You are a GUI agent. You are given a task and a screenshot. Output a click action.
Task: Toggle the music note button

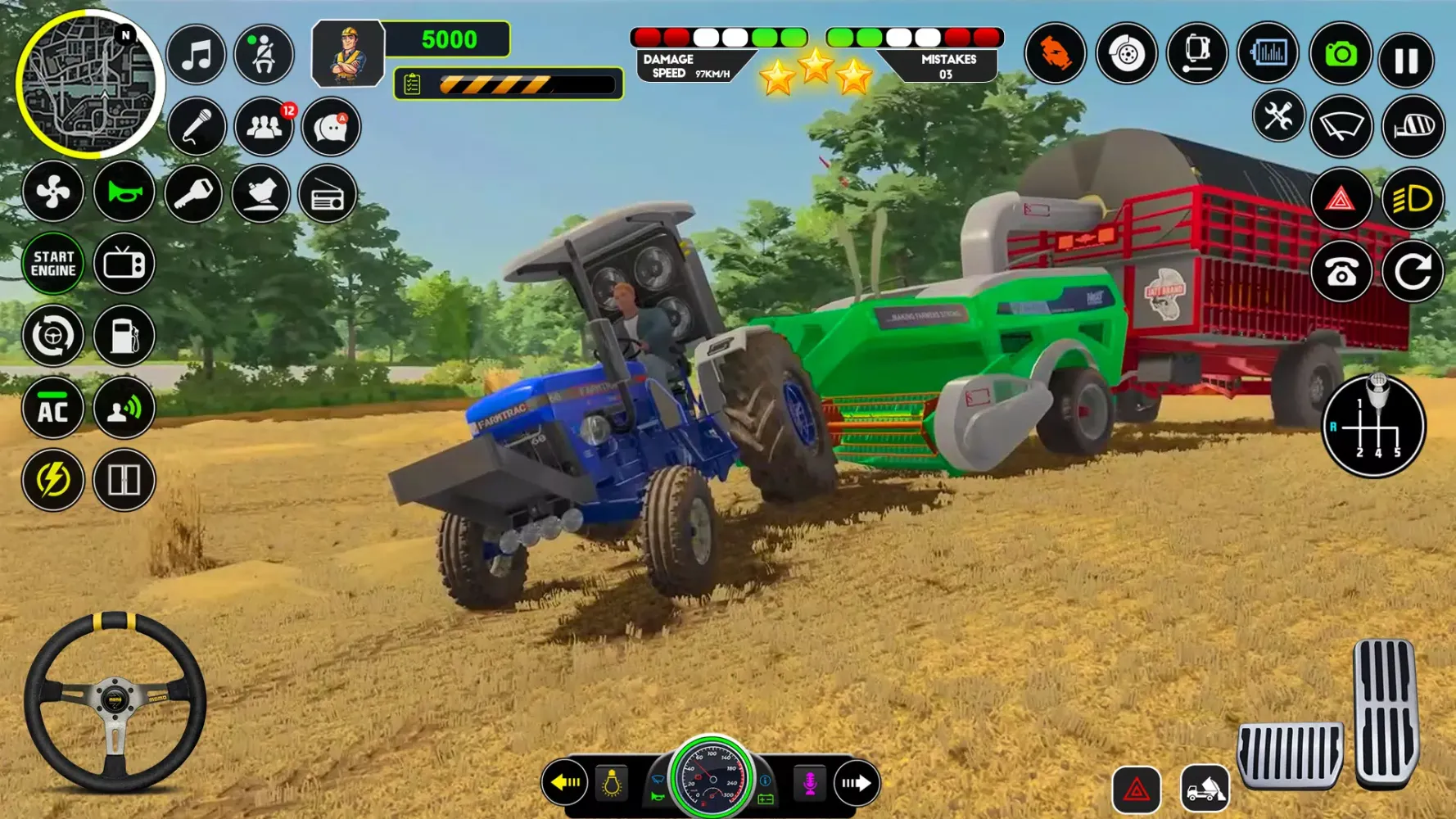click(x=196, y=56)
